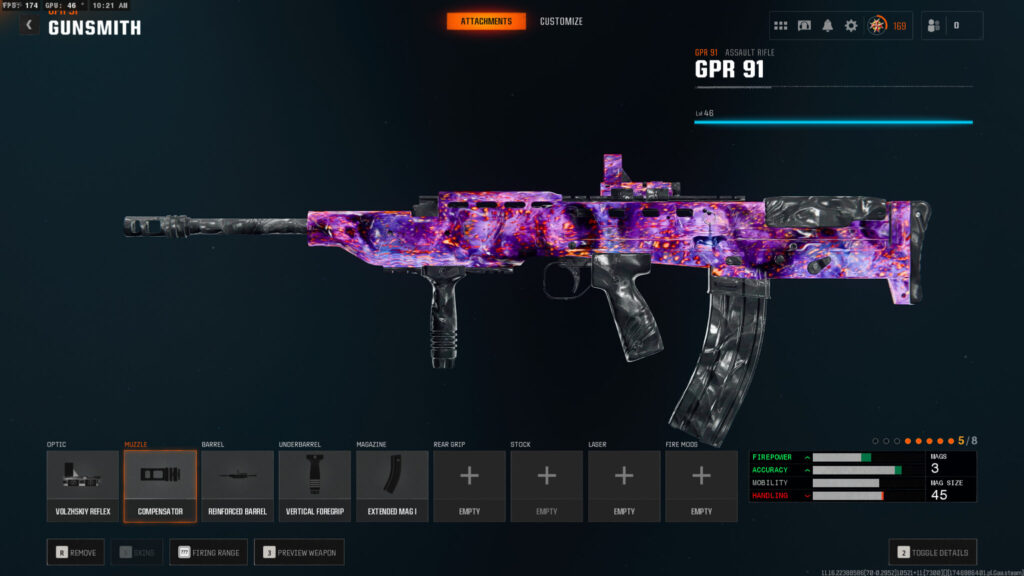Viewport: 1024px width, 576px height.
Task: Open the settings gear icon
Action: click(x=851, y=26)
